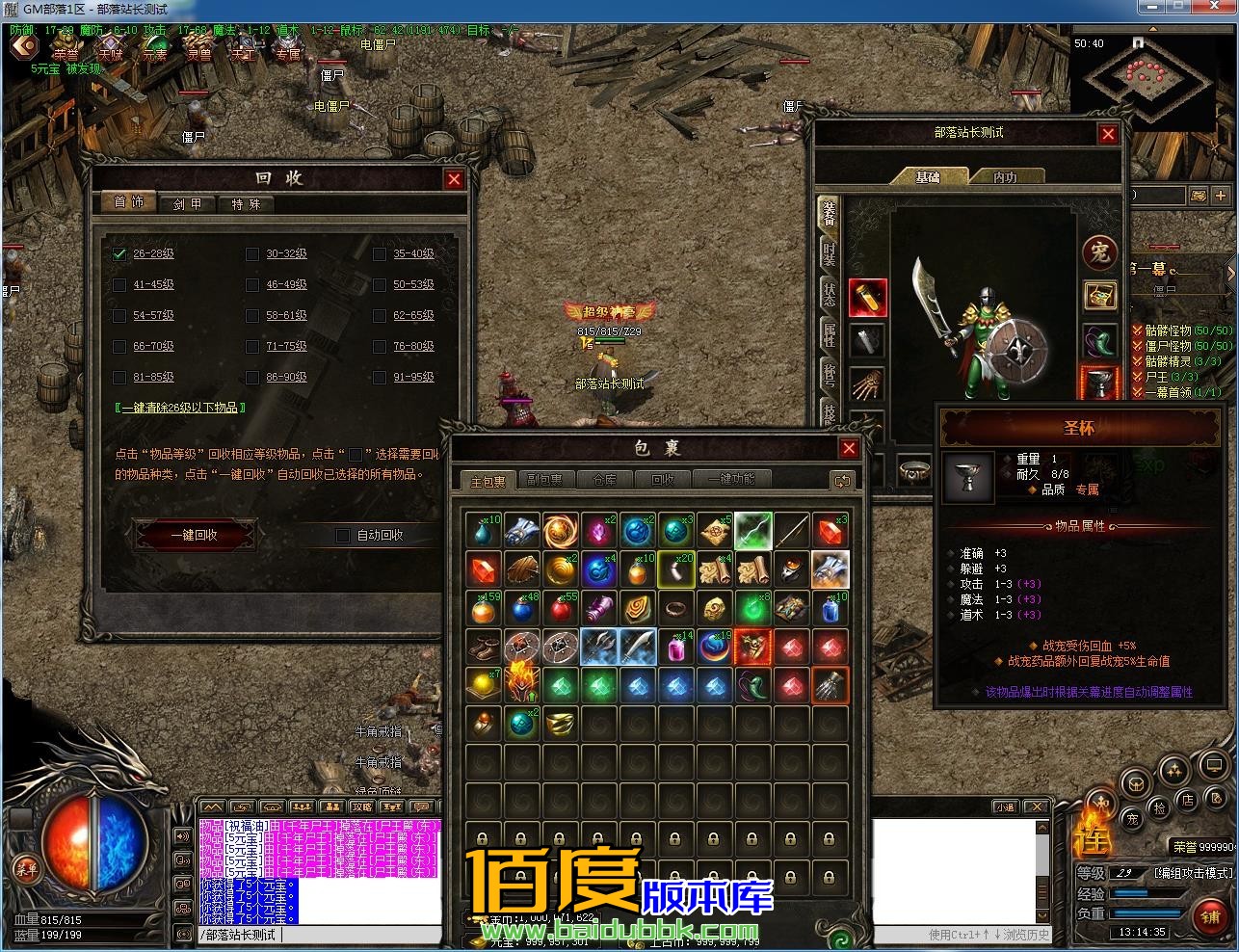Open the 时装 side tab
The width and height of the screenshot is (1239, 952).
point(828,252)
